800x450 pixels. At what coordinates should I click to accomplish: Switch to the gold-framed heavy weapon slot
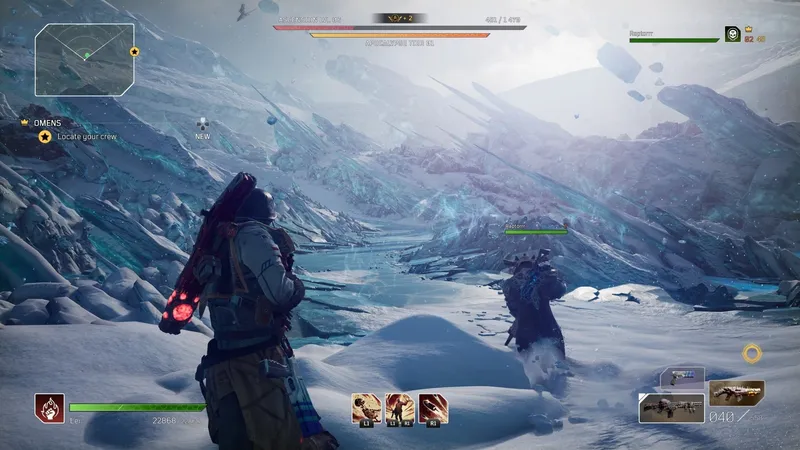(x=737, y=391)
